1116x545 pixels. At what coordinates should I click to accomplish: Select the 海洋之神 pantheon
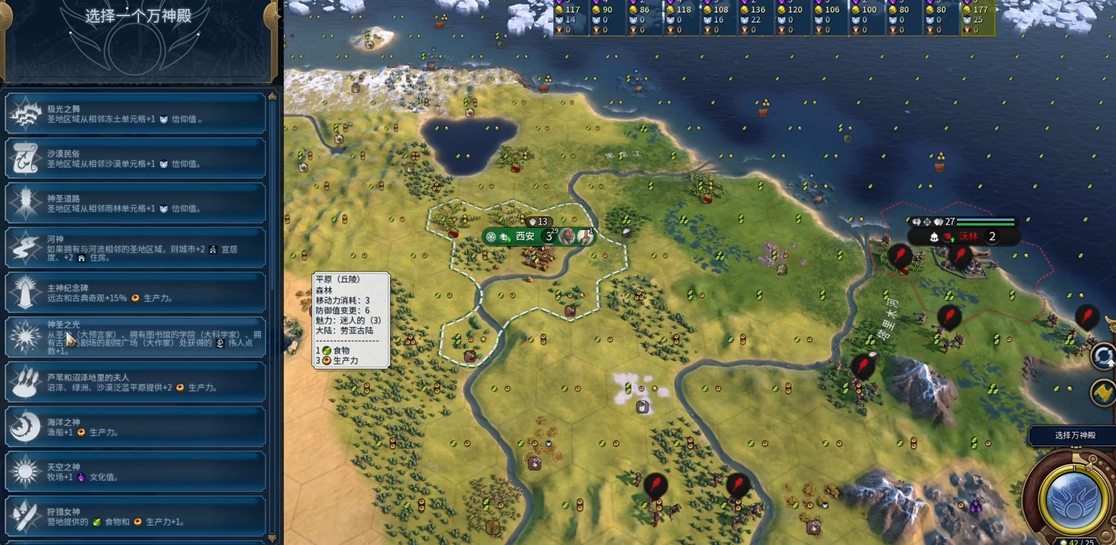[136, 426]
